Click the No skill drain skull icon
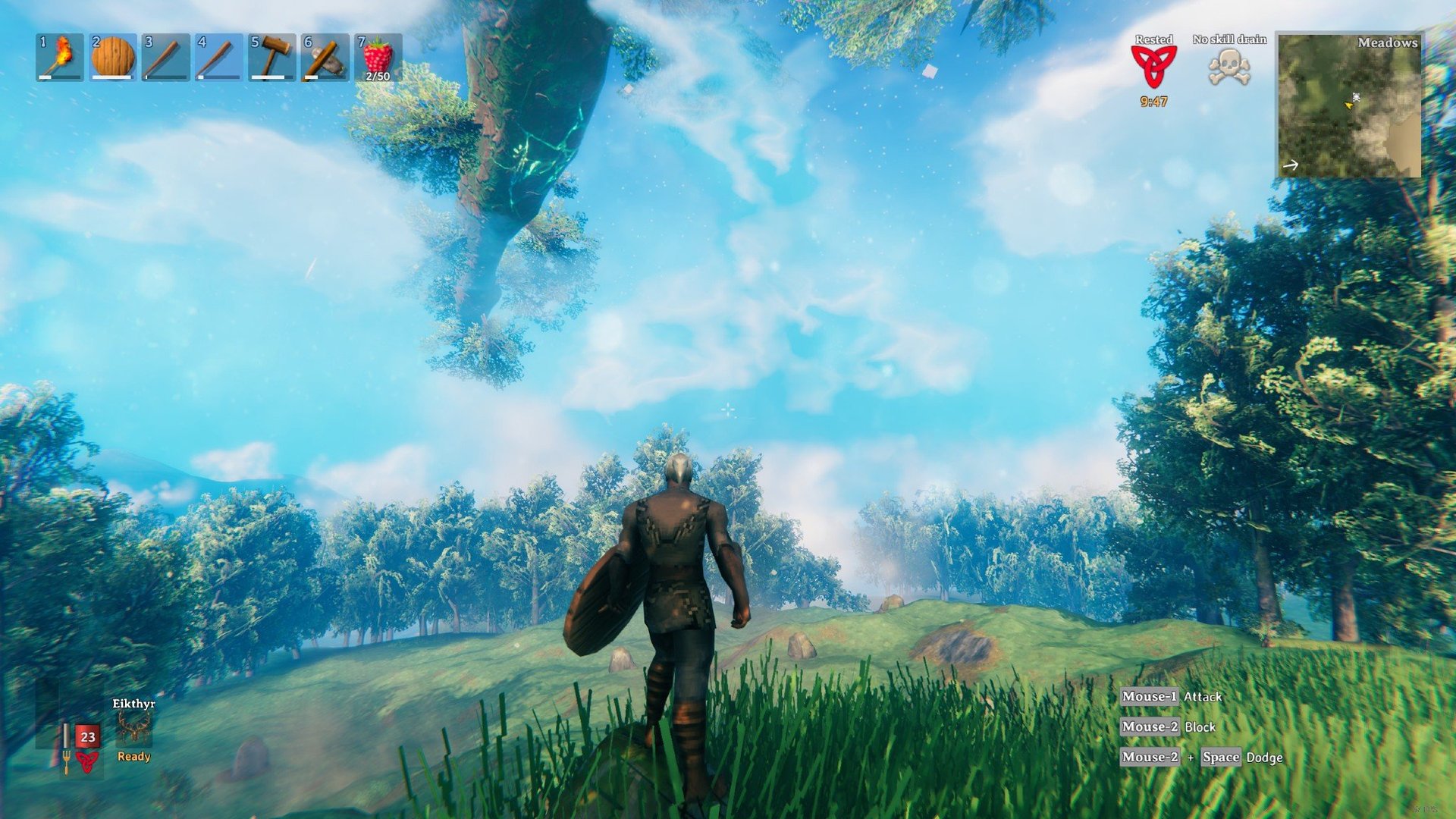 [x=1229, y=67]
